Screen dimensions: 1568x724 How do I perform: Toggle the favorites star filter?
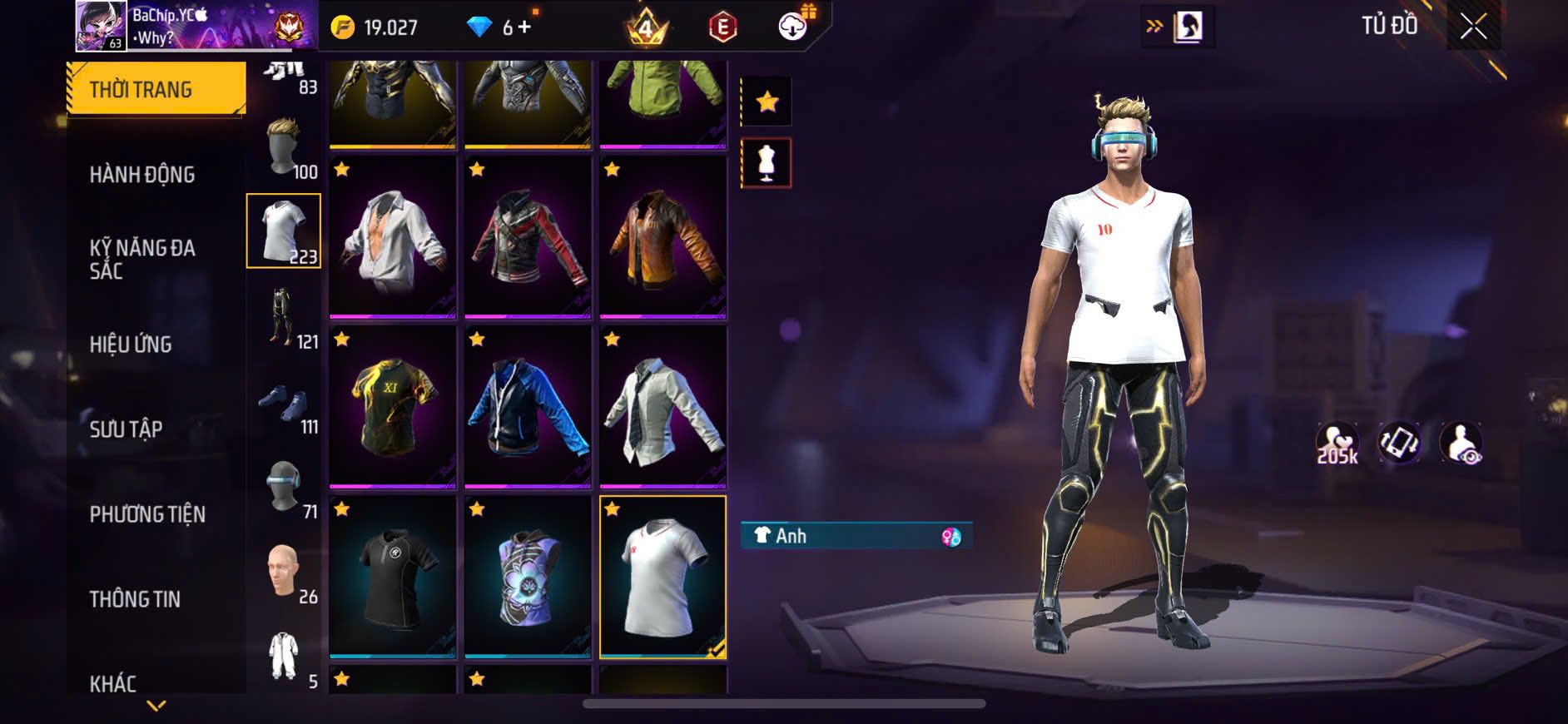point(767,102)
